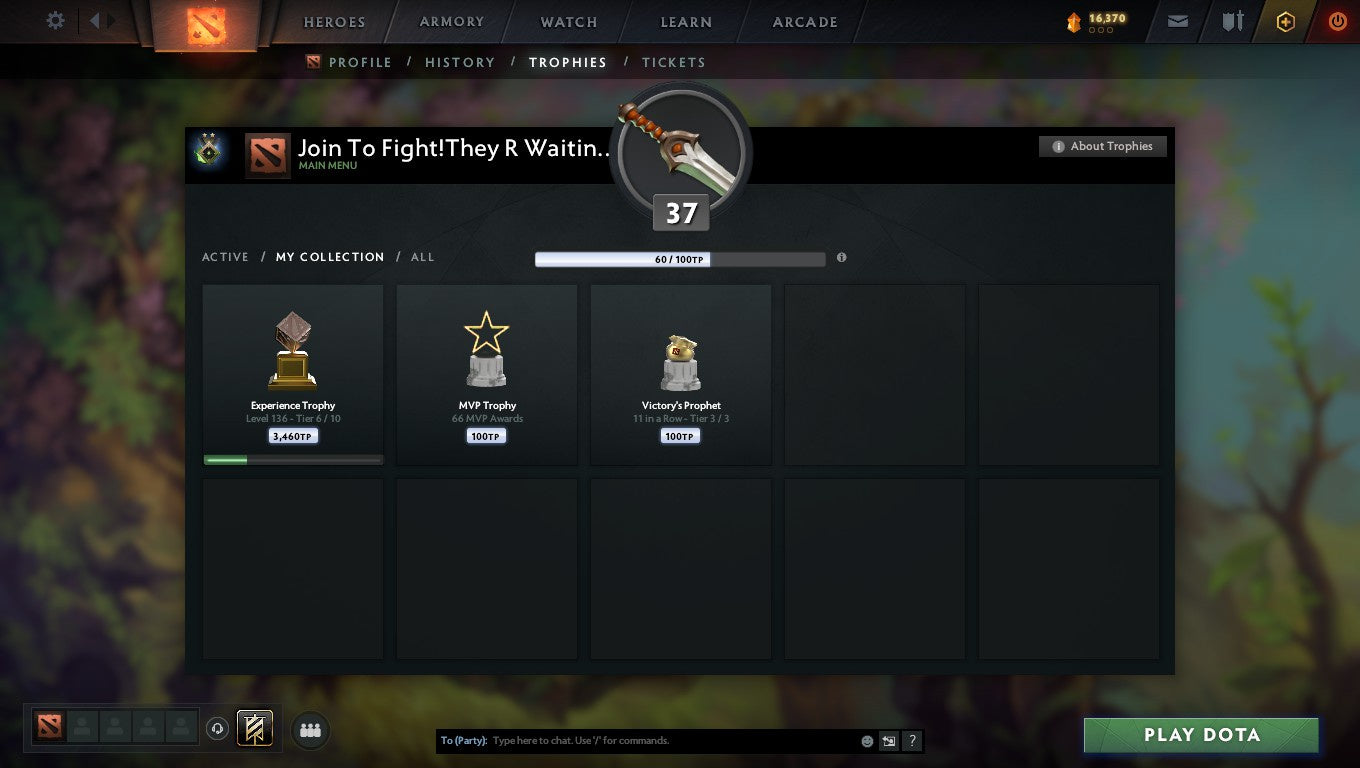Open the armory shield and sword icon
This screenshot has height=768, width=1360.
click(1232, 21)
